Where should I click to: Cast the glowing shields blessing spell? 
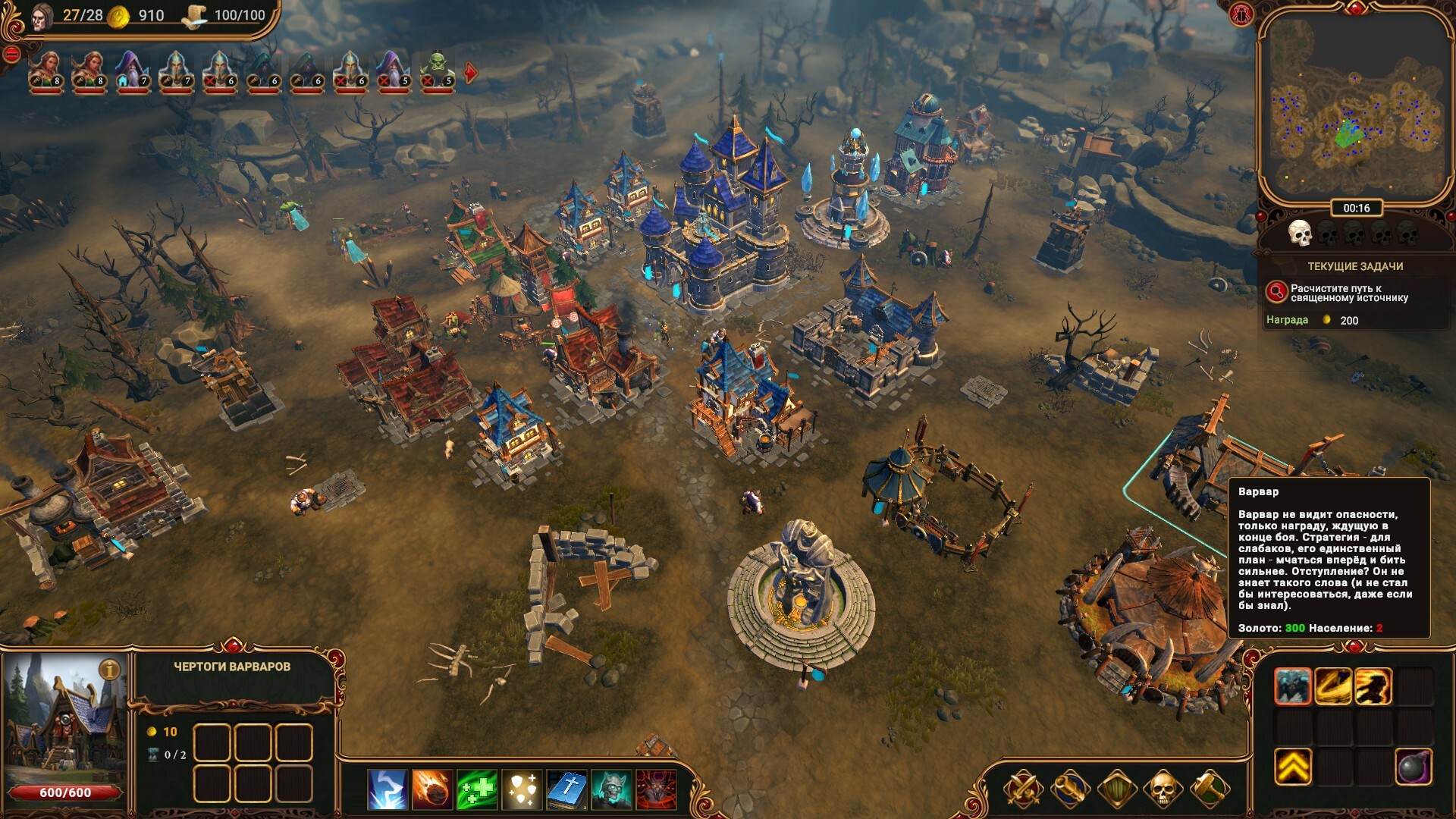click(522, 789)
